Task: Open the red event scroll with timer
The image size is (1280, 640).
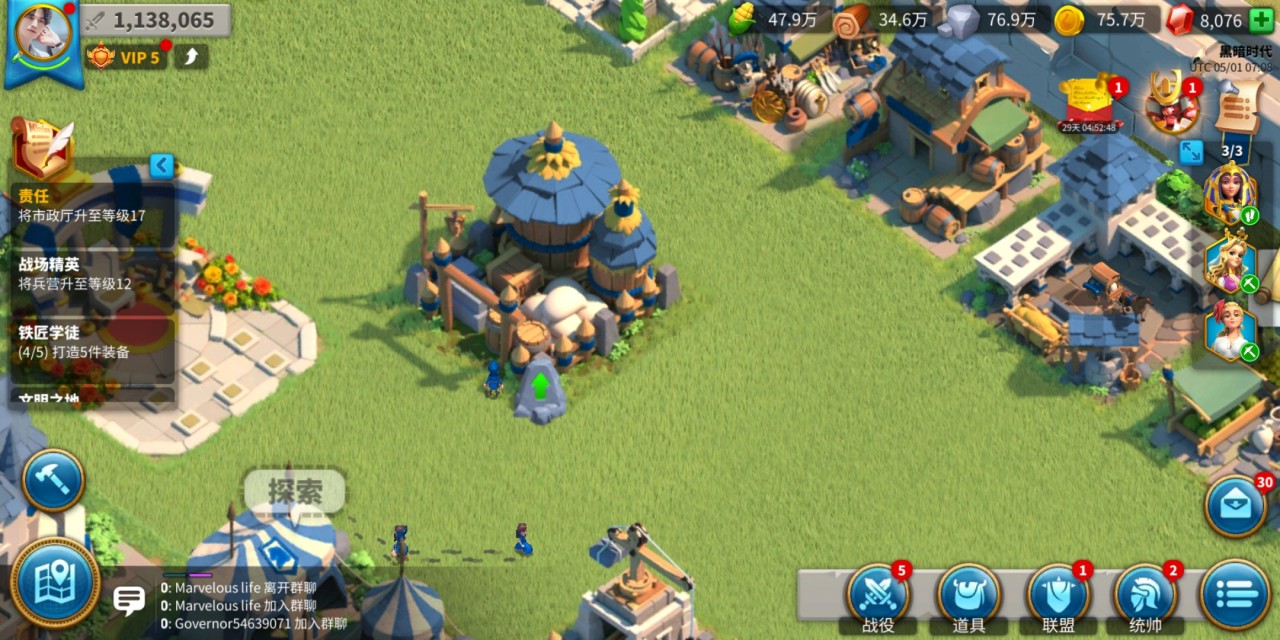Action: 1088,103
